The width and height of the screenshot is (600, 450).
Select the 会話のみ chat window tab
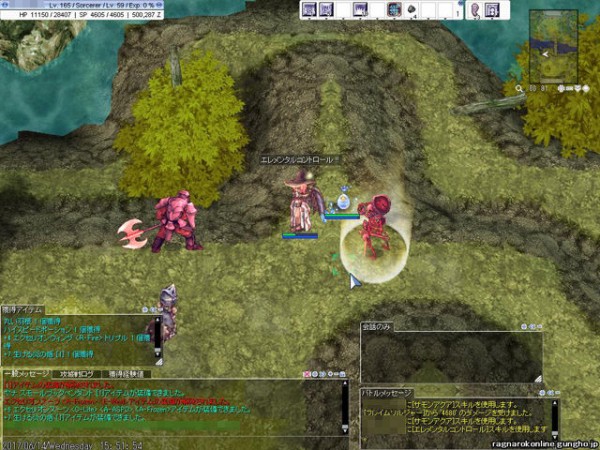point(377,327)
